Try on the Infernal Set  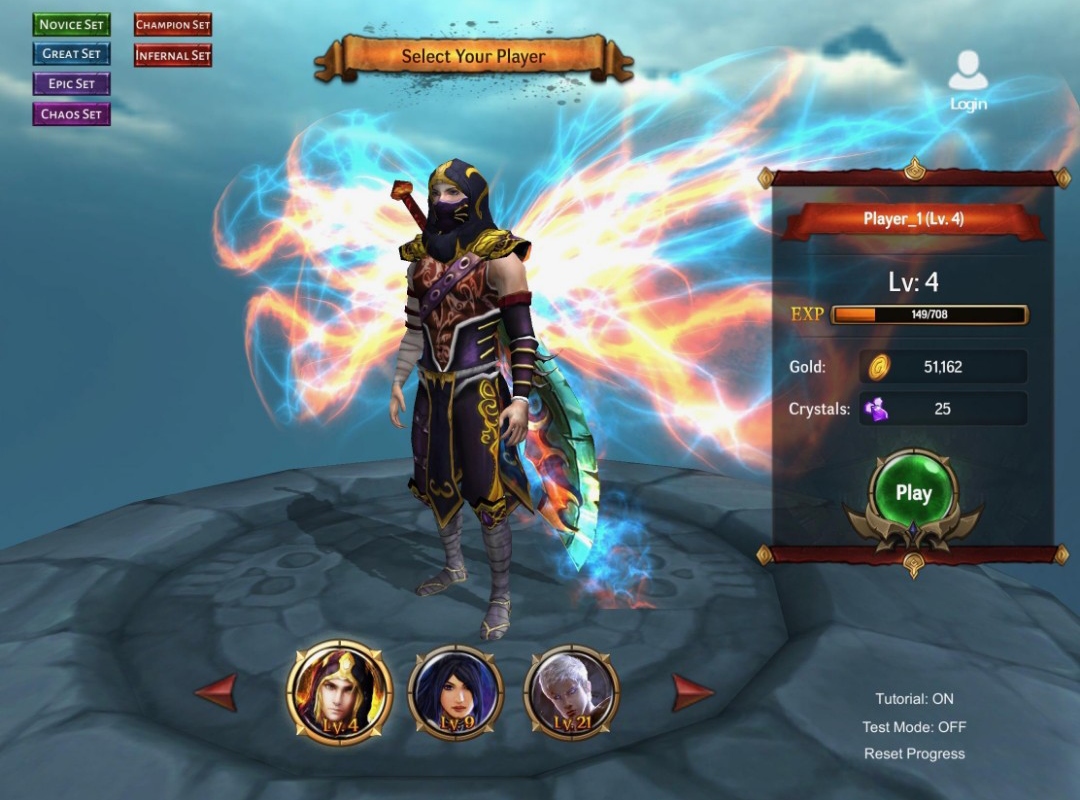pos(173,55)
